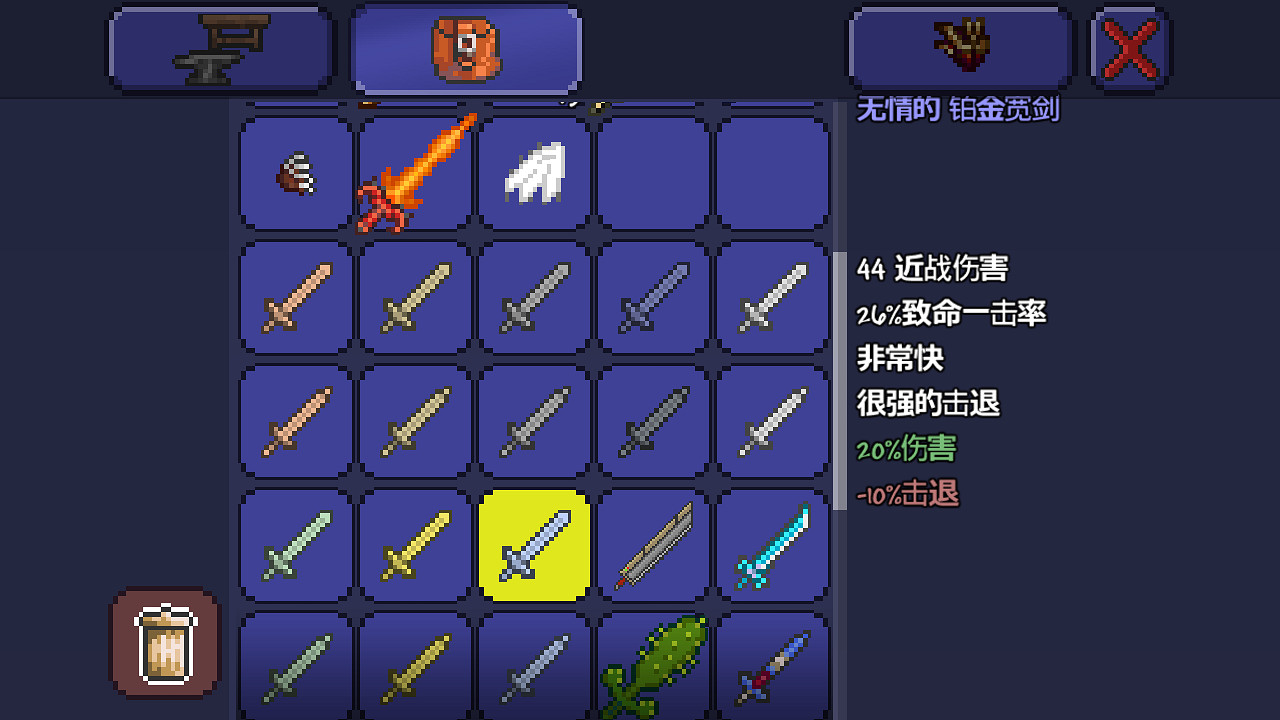
Task: Select the Fiery Greatsword
Action: [x=414, y=172]
